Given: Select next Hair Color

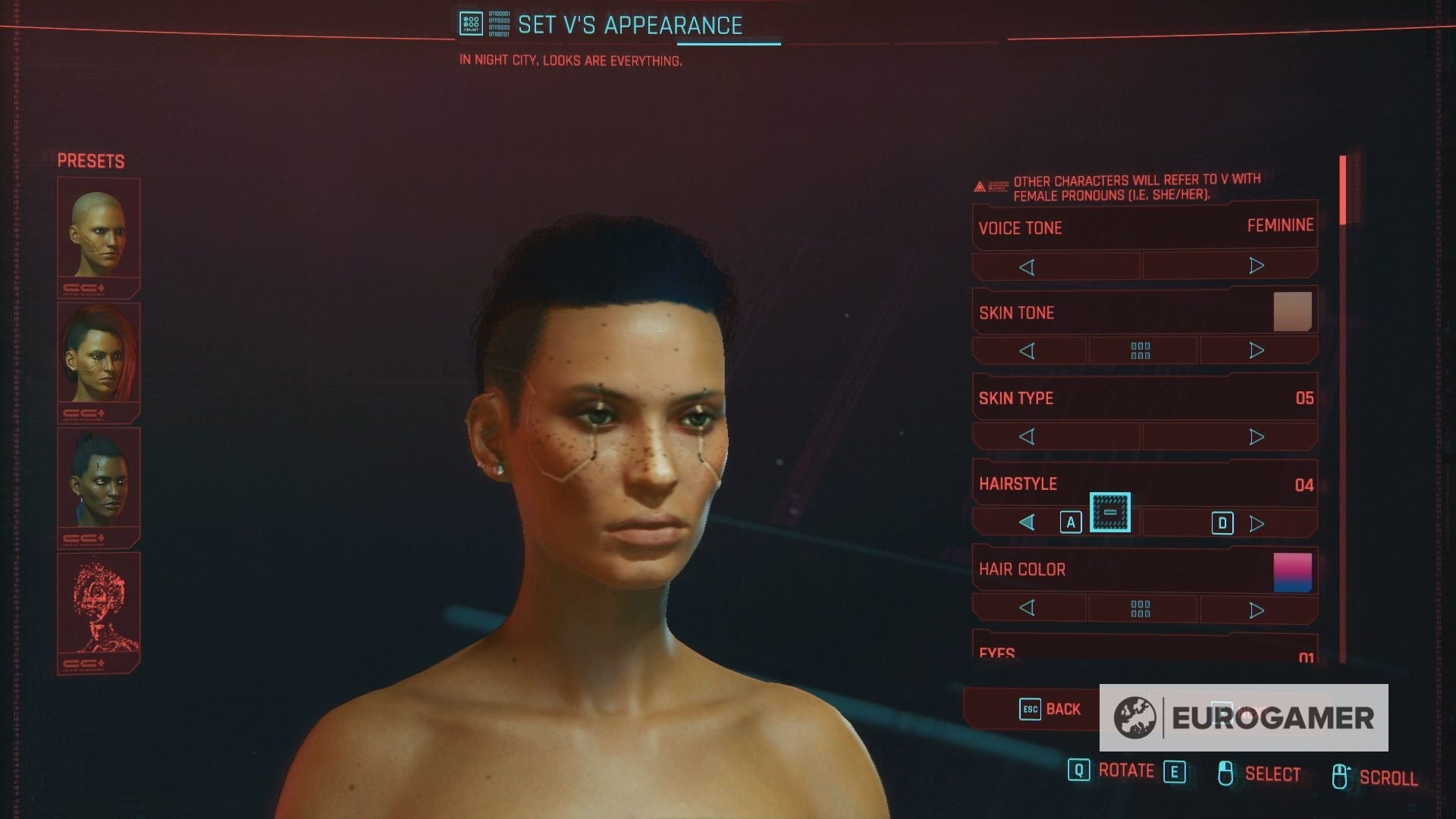Looking at the screenshot, I should pyautogui.click(x=1256, y=610).
